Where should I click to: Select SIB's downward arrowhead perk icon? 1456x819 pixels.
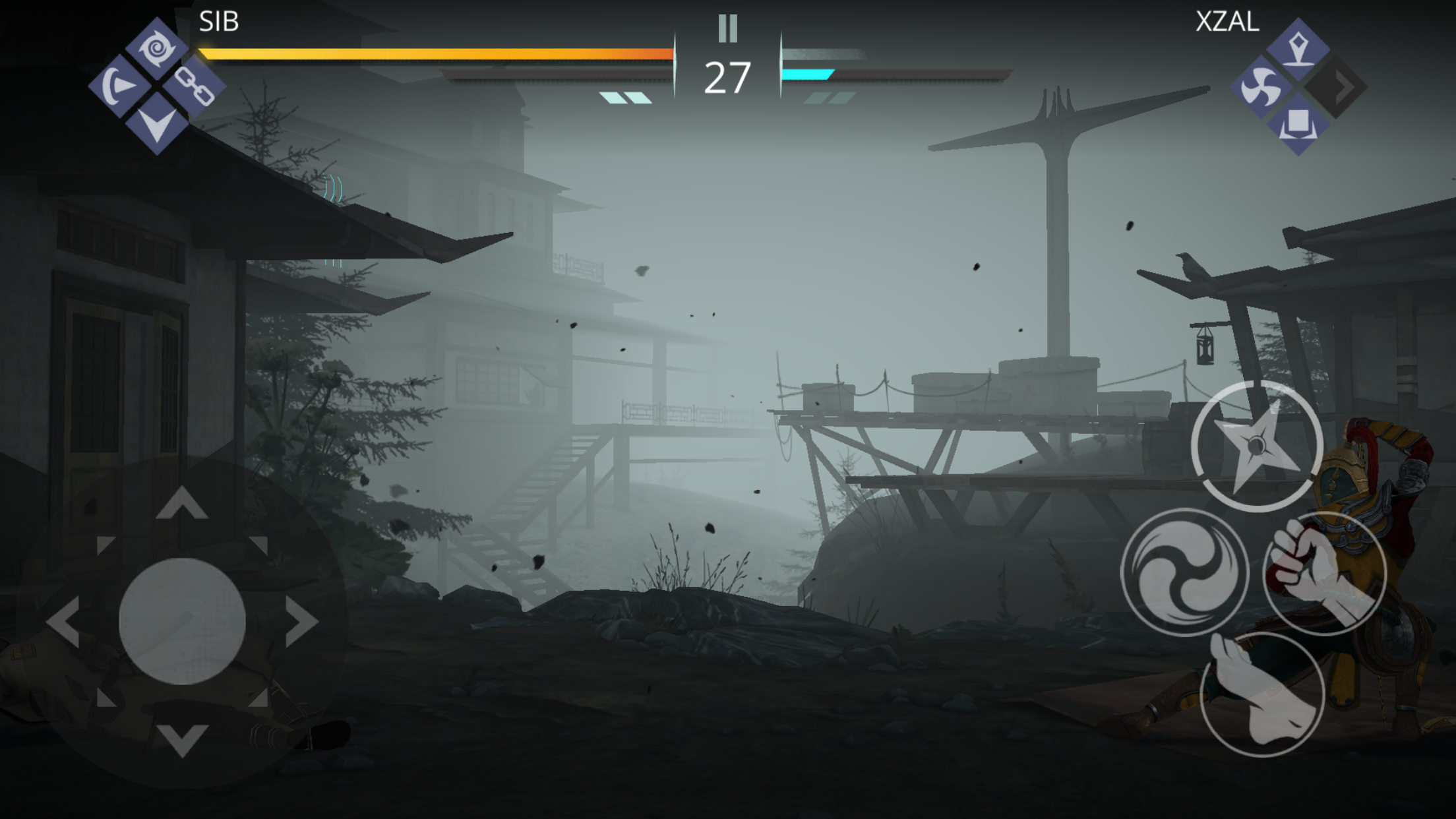(156, 124)
